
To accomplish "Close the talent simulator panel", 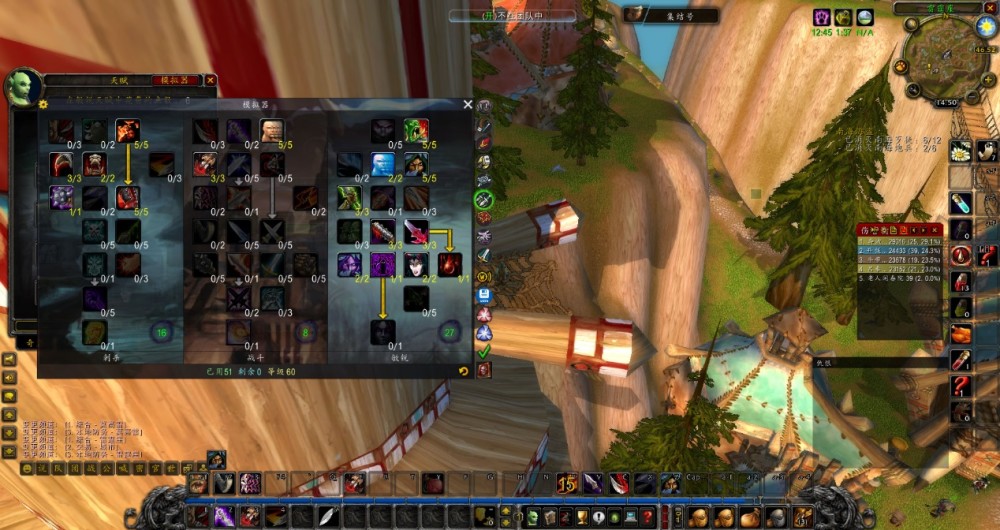I will tap(467, 104).
